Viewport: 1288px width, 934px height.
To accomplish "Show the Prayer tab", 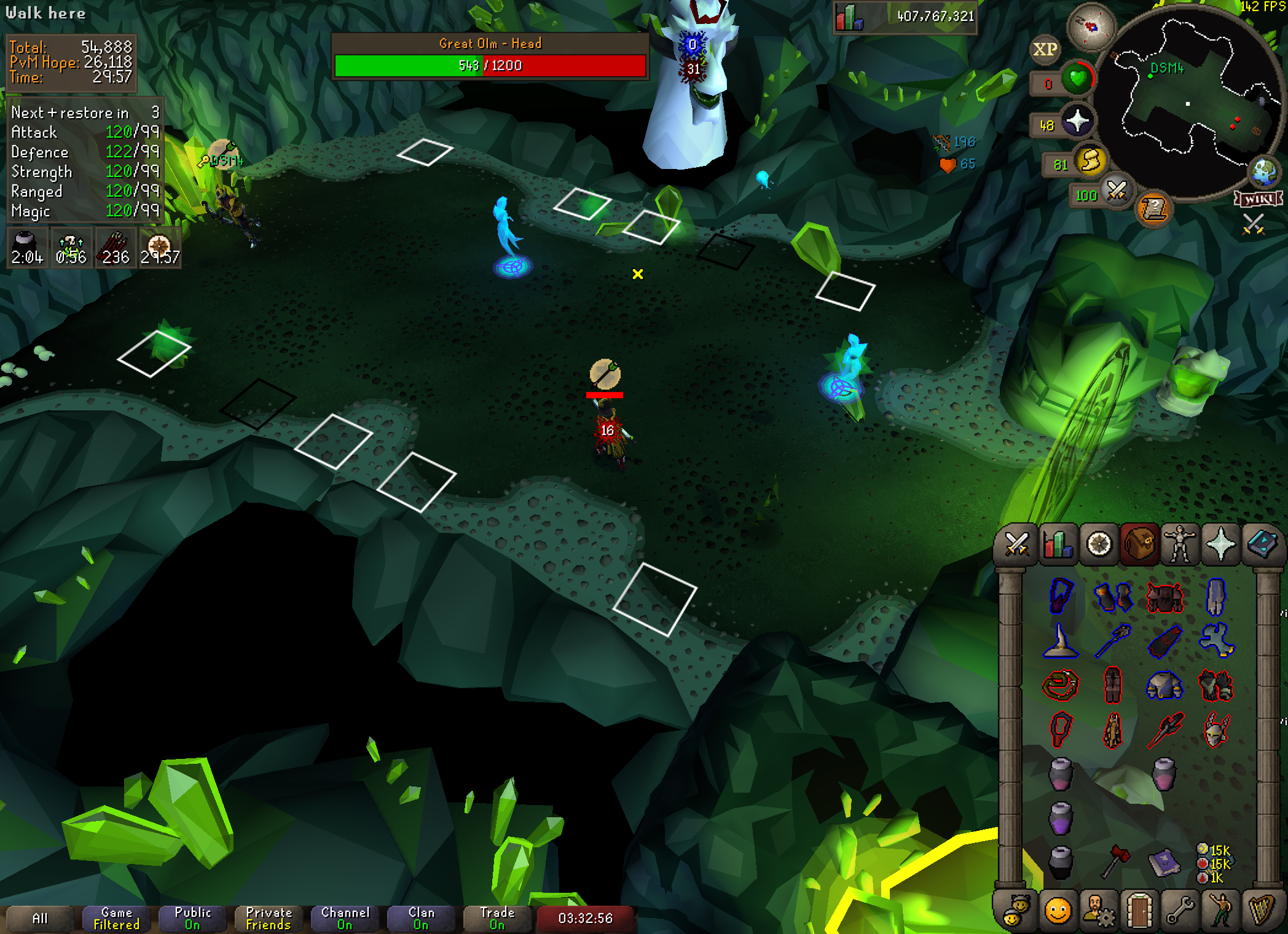I will tap(1220, 544).
